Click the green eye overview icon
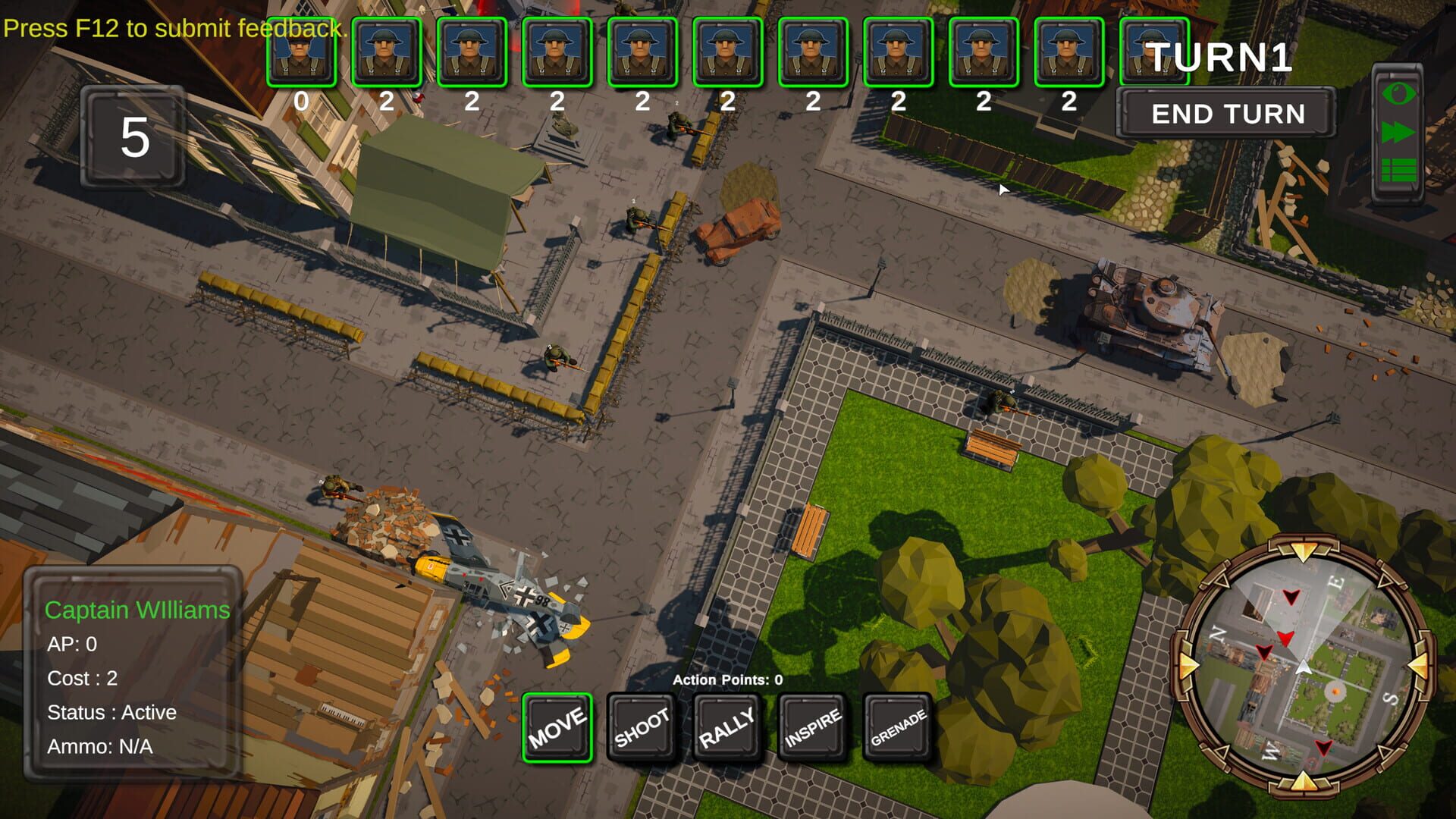 click(x=1399, y=94)
